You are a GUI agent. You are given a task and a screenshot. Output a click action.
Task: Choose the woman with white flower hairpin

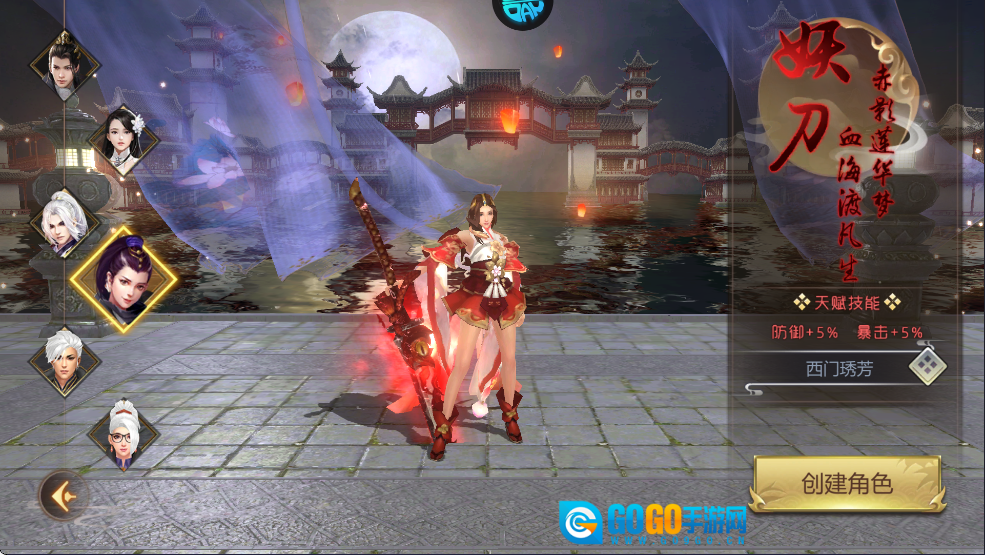[x=125, y=141]
